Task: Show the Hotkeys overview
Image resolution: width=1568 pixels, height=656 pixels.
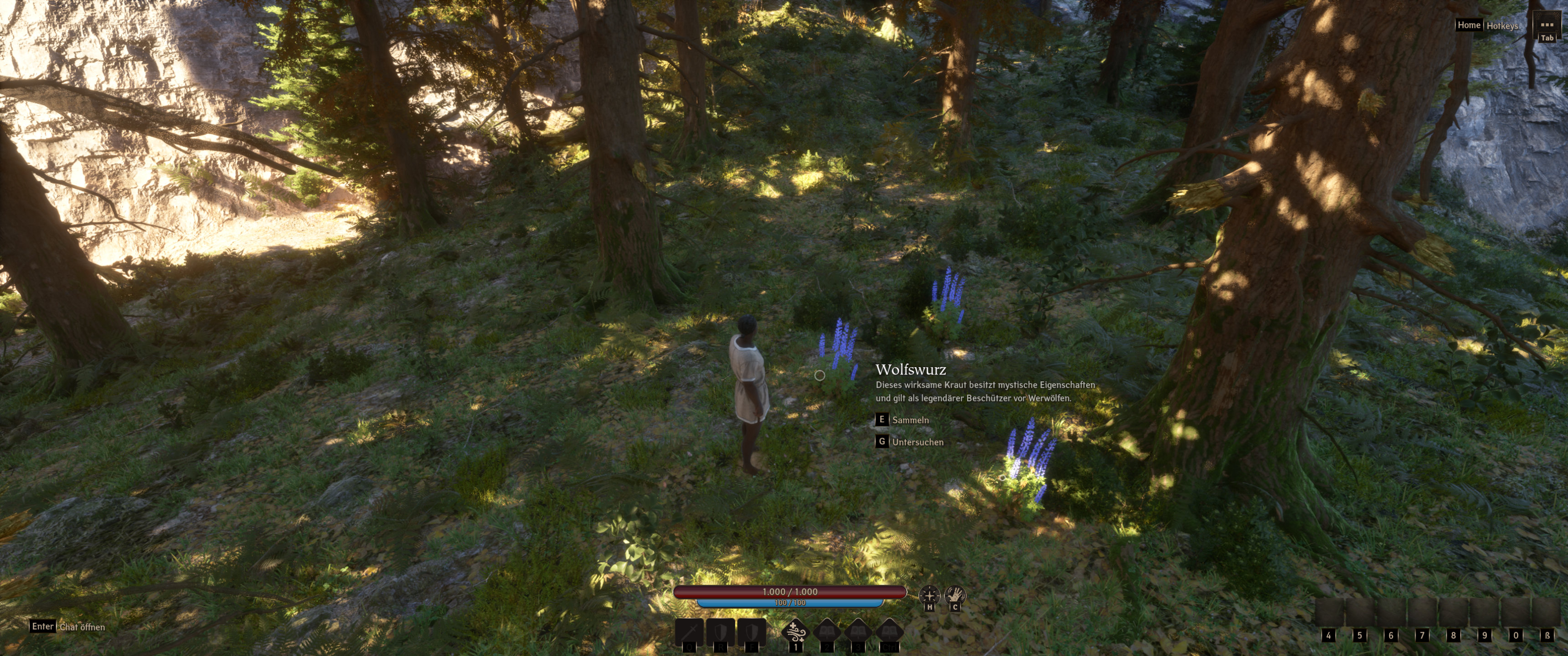Action: coord(1501,26)
